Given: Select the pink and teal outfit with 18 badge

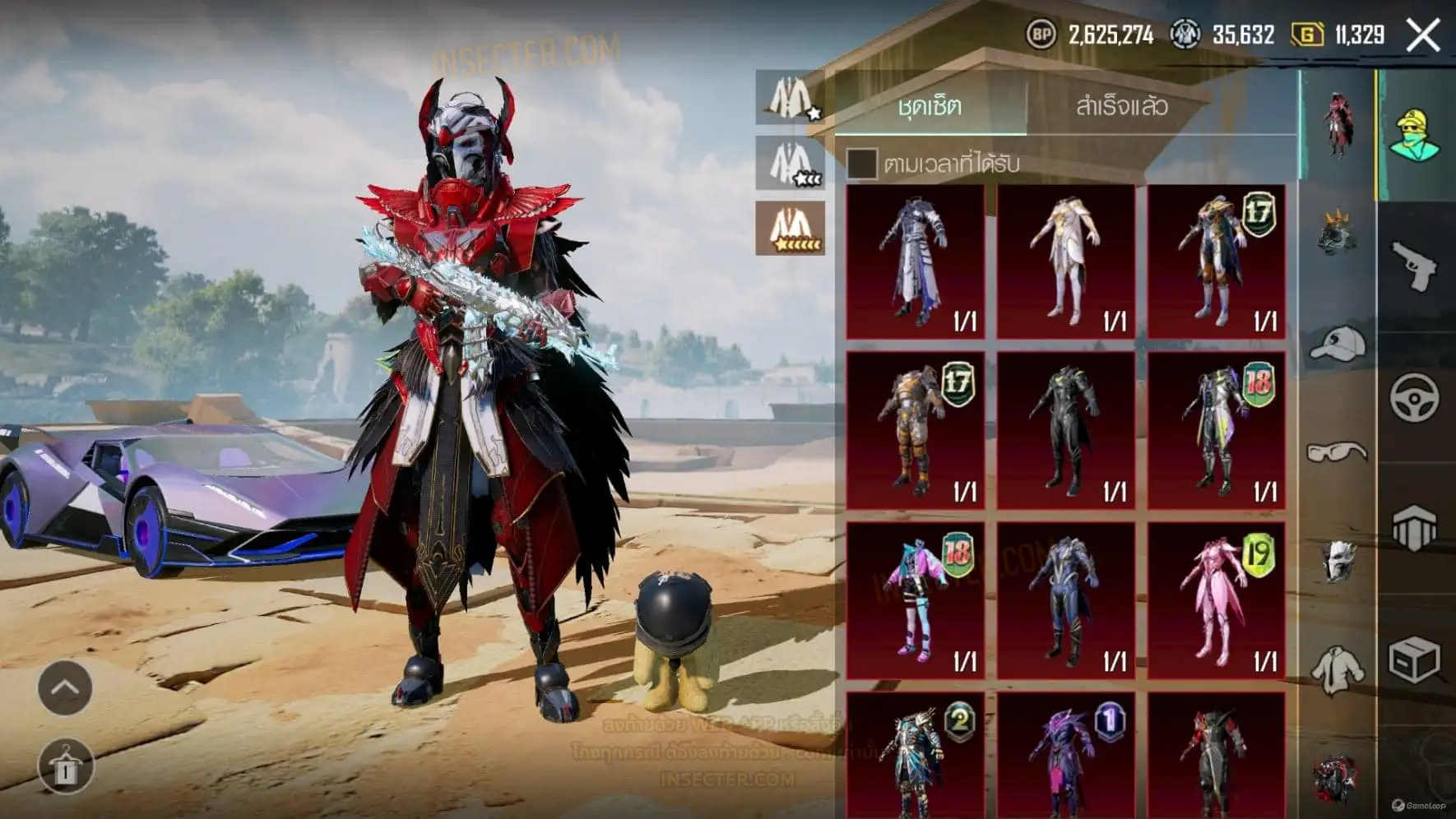Looking at the screenshot, I should (915, 601).
